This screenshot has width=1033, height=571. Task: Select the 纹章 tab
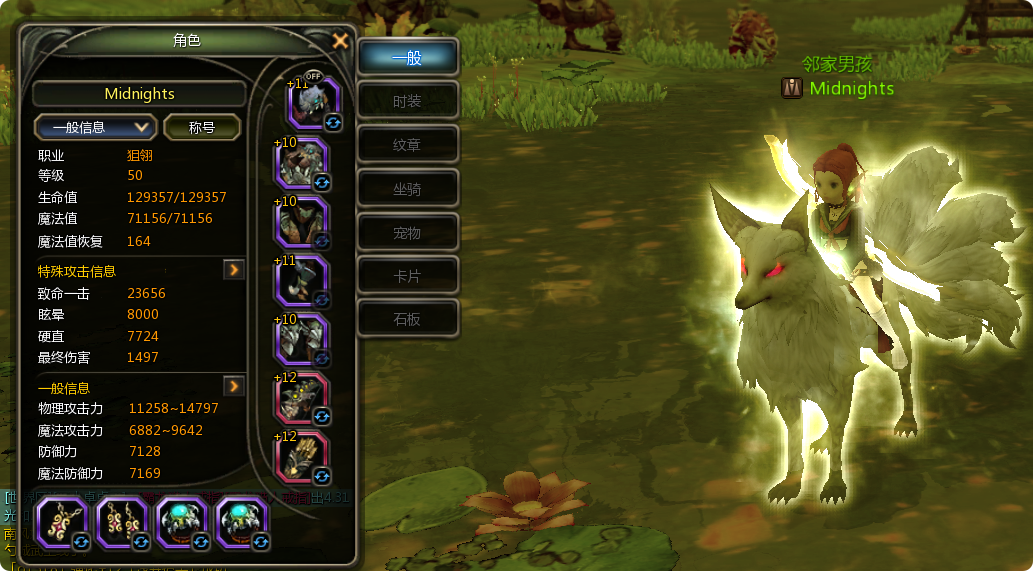pyautogui.click(x=407, y=145)
